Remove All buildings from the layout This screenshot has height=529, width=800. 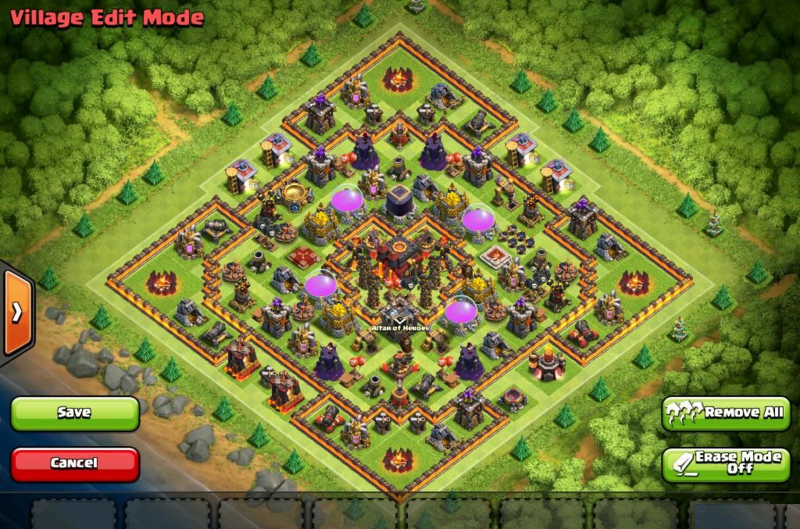pos(725,412)
